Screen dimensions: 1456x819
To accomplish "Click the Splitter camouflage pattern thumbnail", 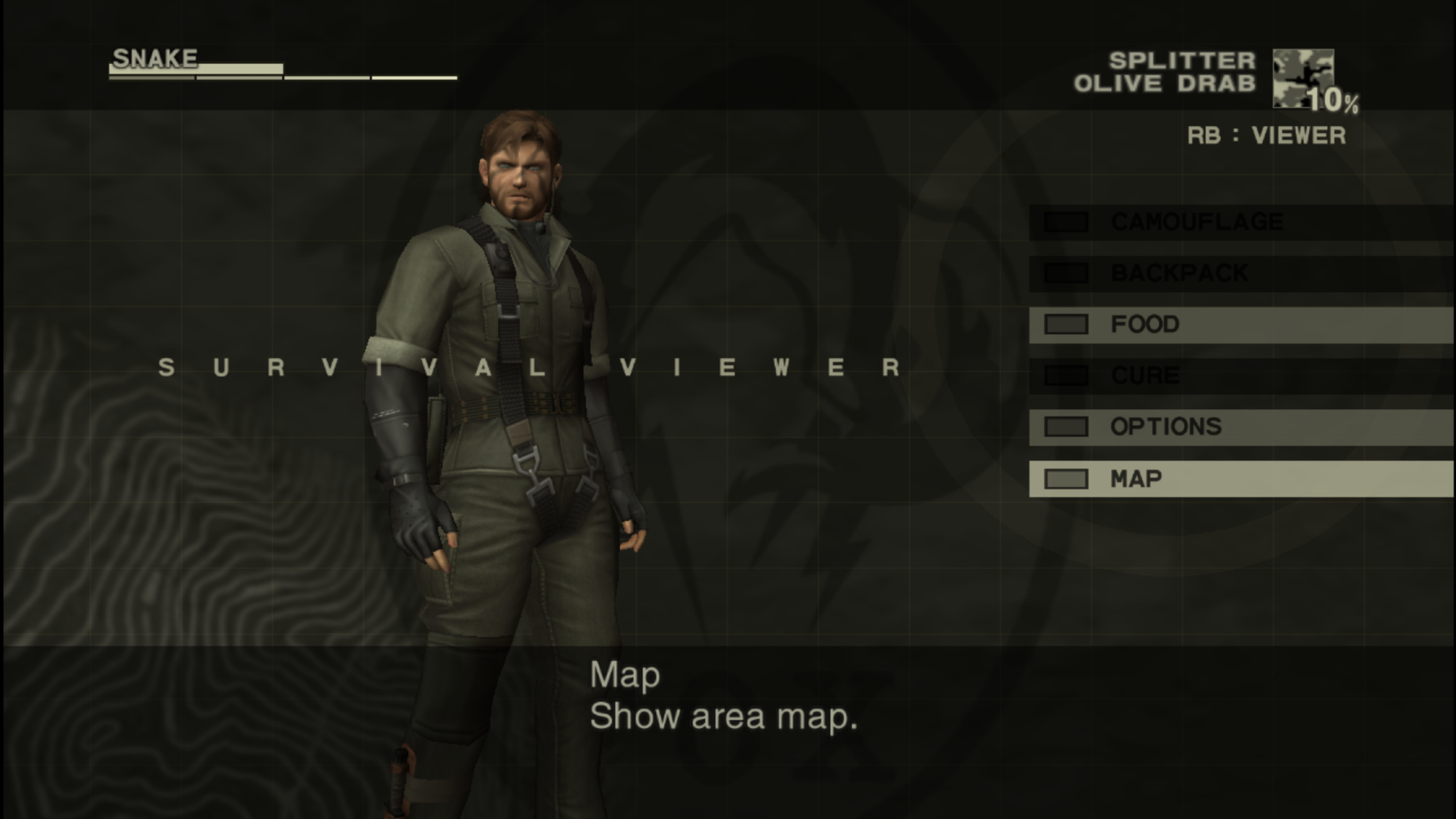I will 1302,78.
